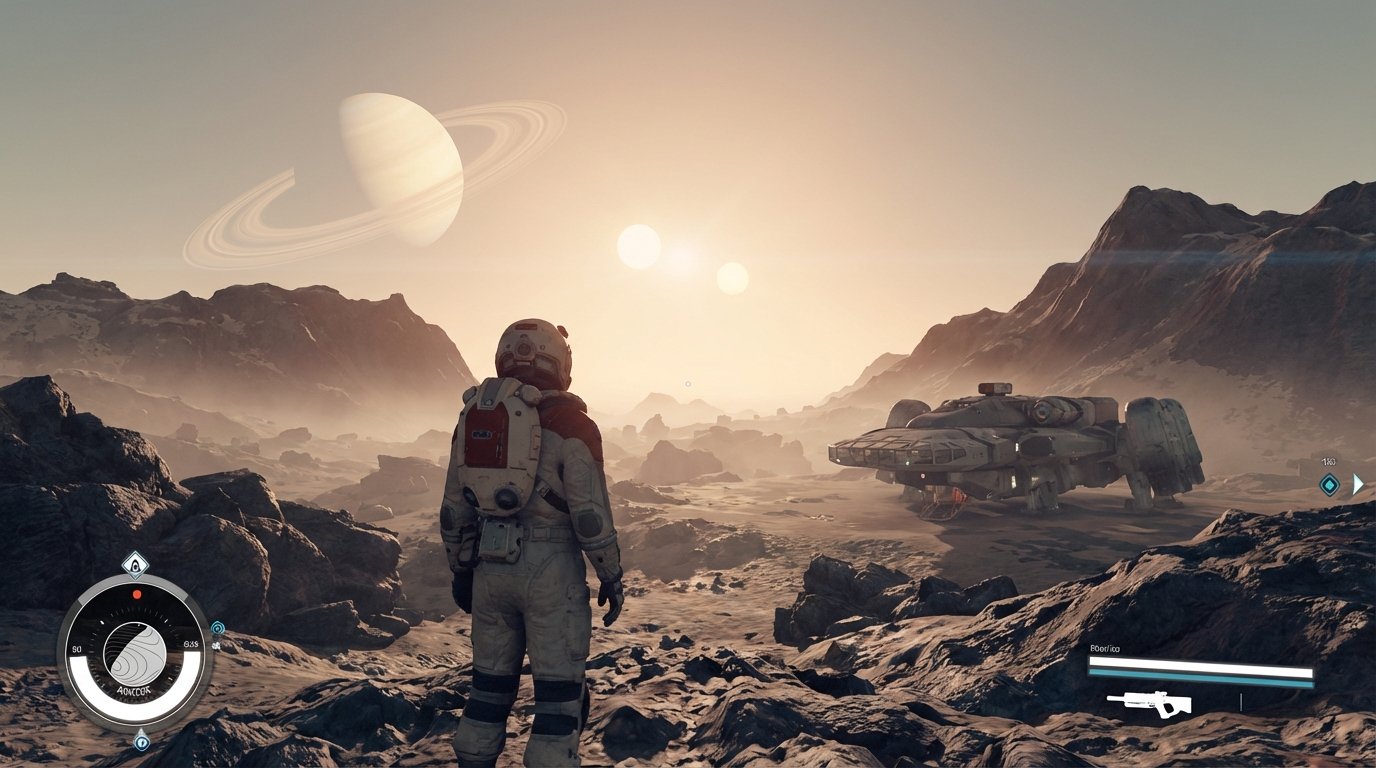Click the Boerl/ico status label bottom right
1376x768 pixels.
tap(1104, 648)
